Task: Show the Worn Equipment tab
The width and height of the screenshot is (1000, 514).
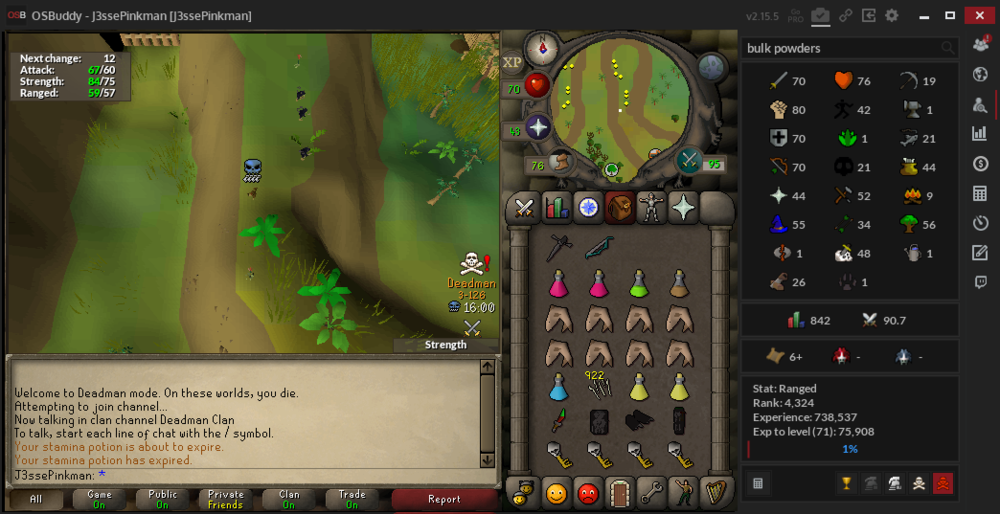Action: pos(652,207)
